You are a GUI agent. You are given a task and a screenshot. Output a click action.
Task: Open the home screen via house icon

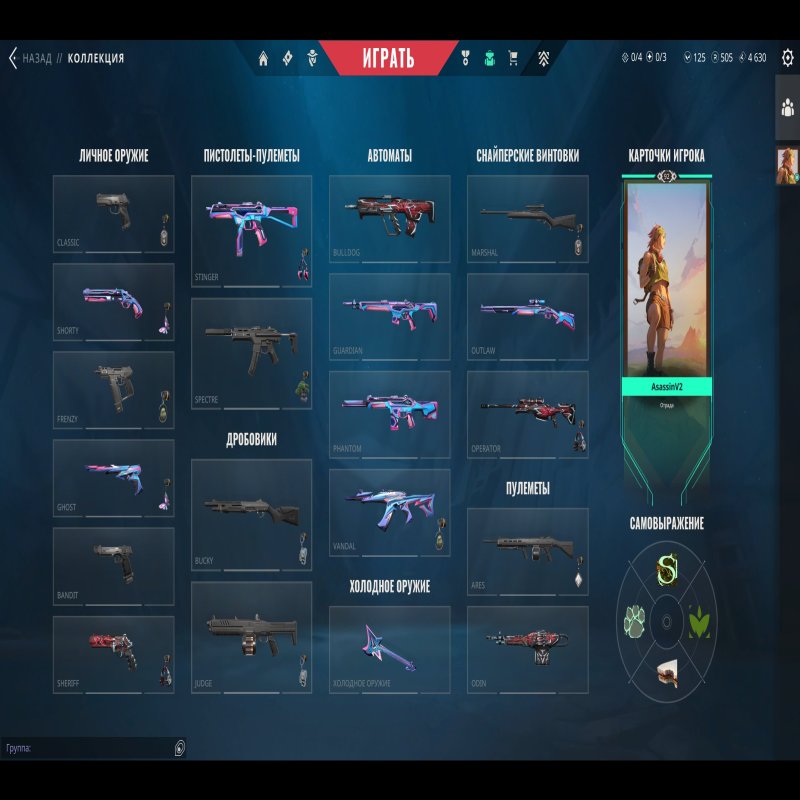click(263, 58)
